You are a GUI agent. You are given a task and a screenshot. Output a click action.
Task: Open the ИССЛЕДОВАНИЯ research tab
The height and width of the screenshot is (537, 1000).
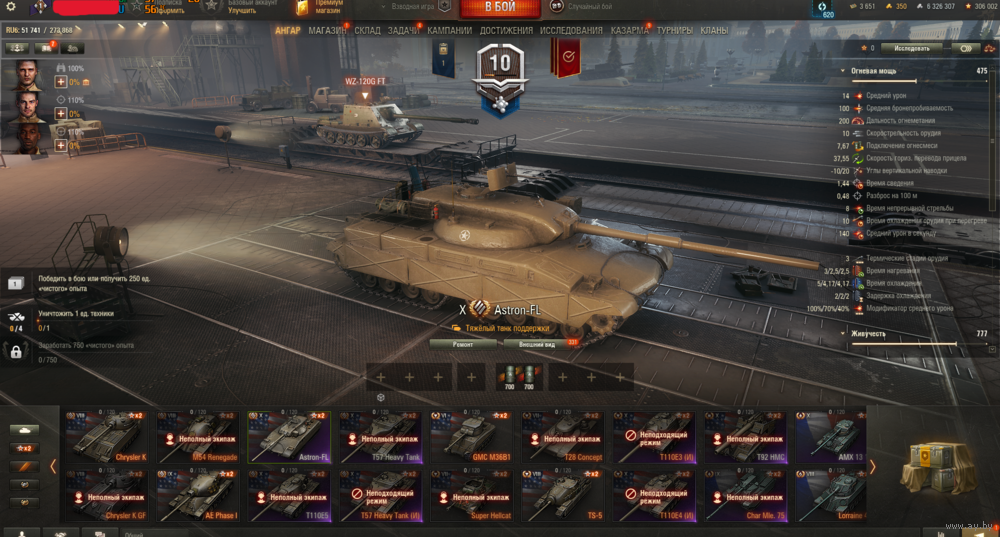[x=571, y=31]
